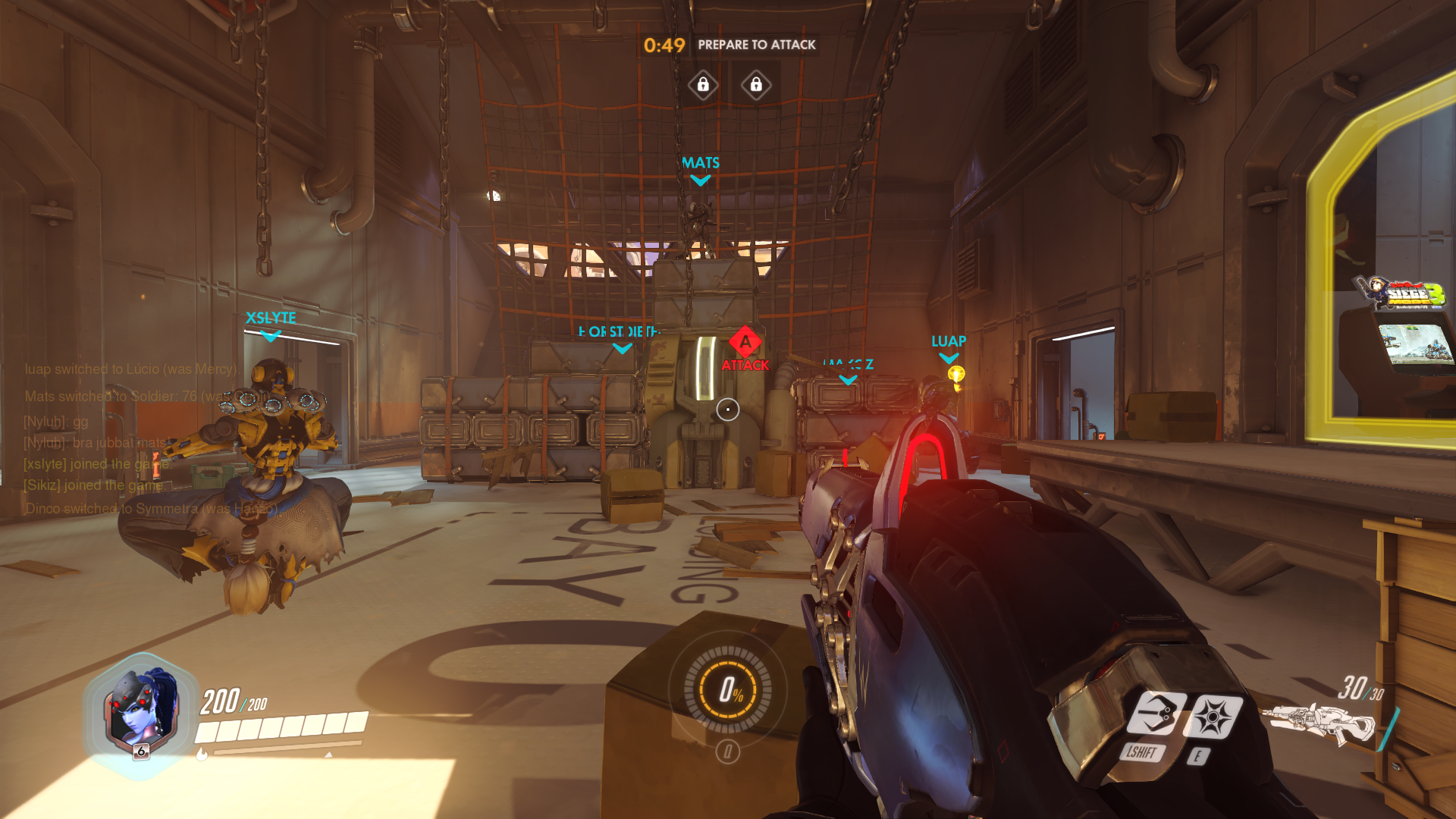Image resolution: width=1456 pixels, height=819 pixels.
Task: Activate the Venom Mine ability icon
Action: pyautogui.click(x=1213, y=717)
